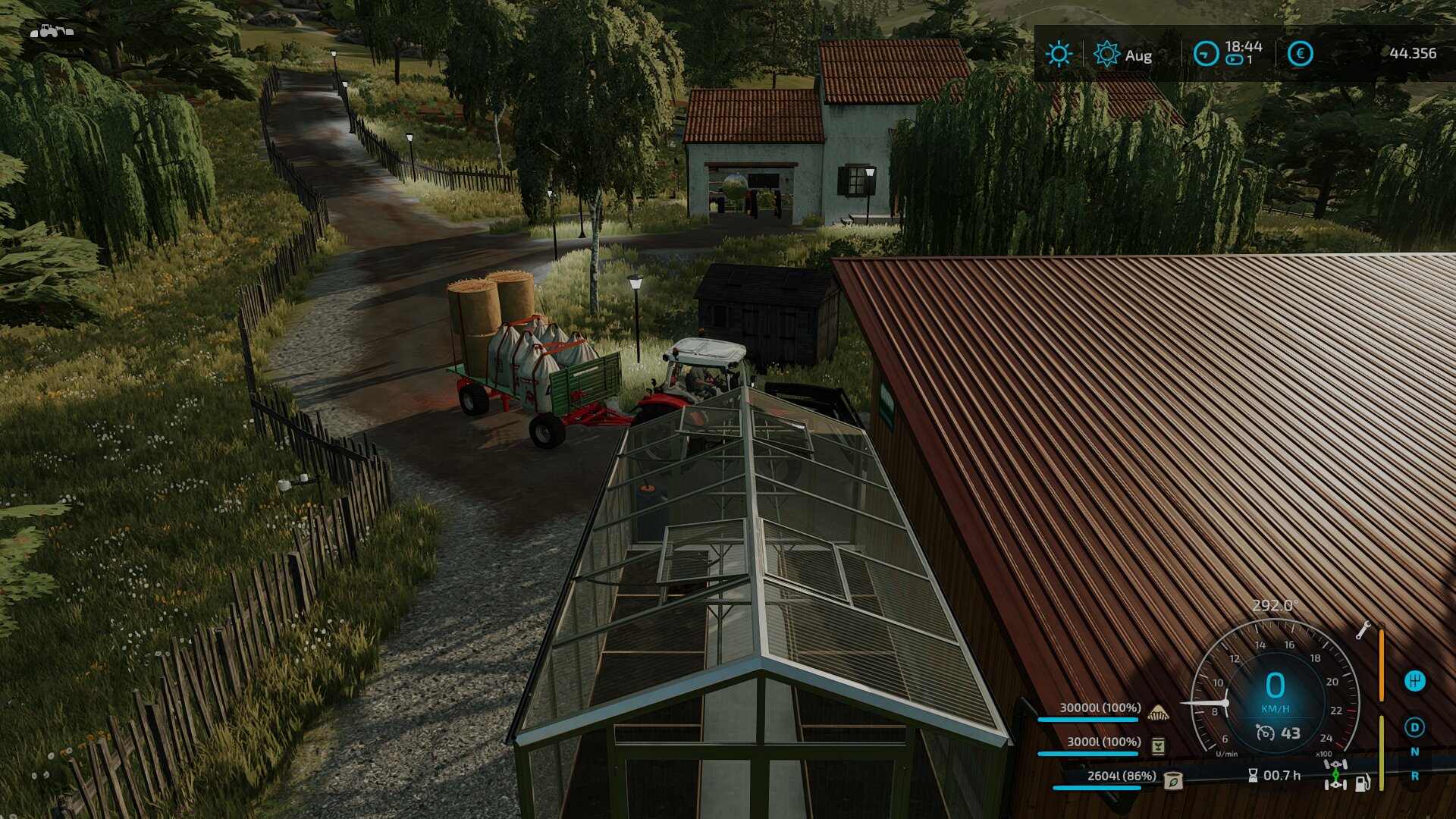Select the grain pile fill level icon

click(1158, 712)
